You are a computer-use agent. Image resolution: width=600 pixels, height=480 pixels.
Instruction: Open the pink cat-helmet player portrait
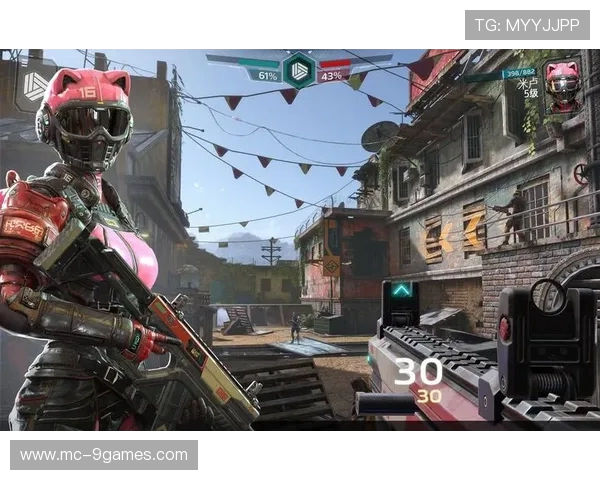click(562, 86)
